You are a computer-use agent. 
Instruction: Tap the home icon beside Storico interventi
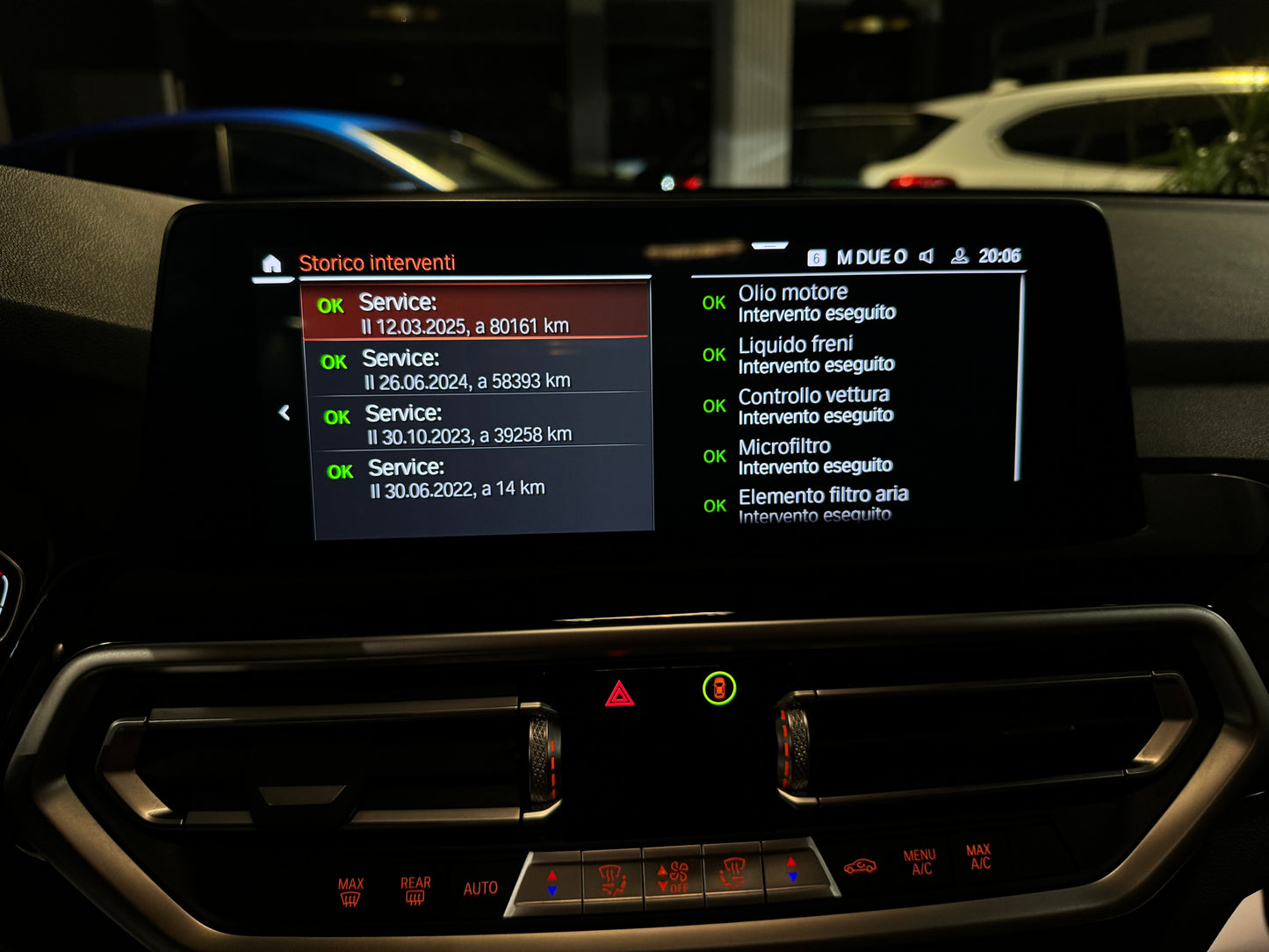271,263
